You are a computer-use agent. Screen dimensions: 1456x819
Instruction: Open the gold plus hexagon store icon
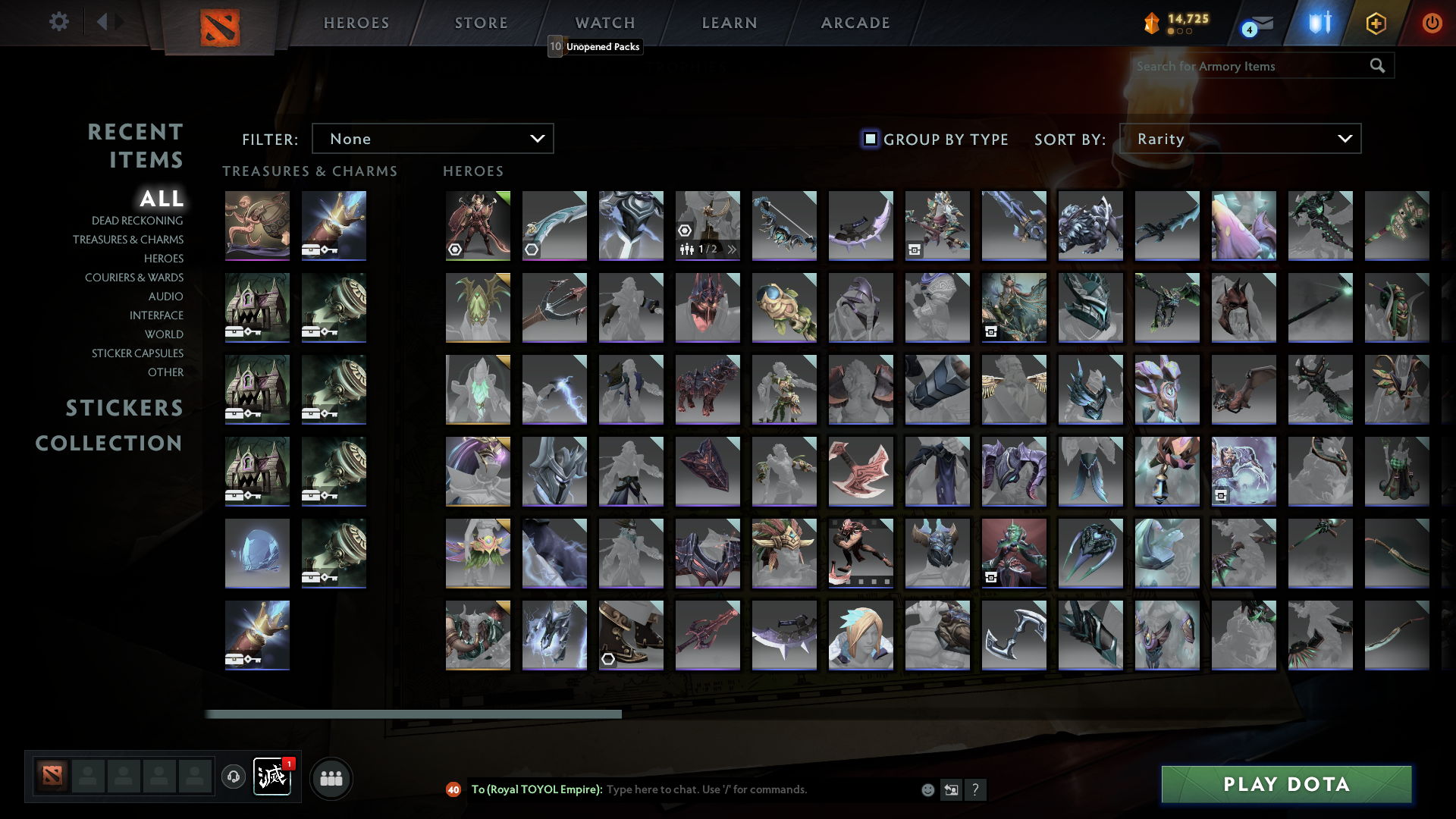click(x=1375, y=24)
